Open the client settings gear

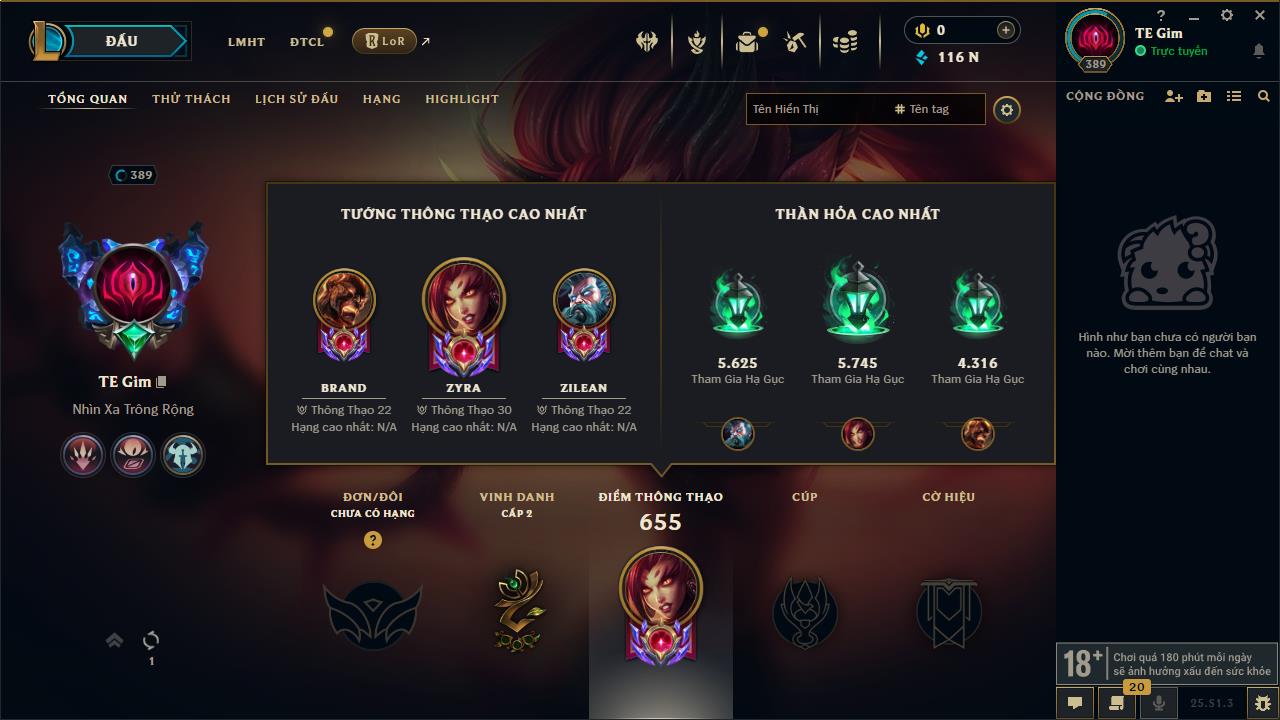coord(1227,15)
